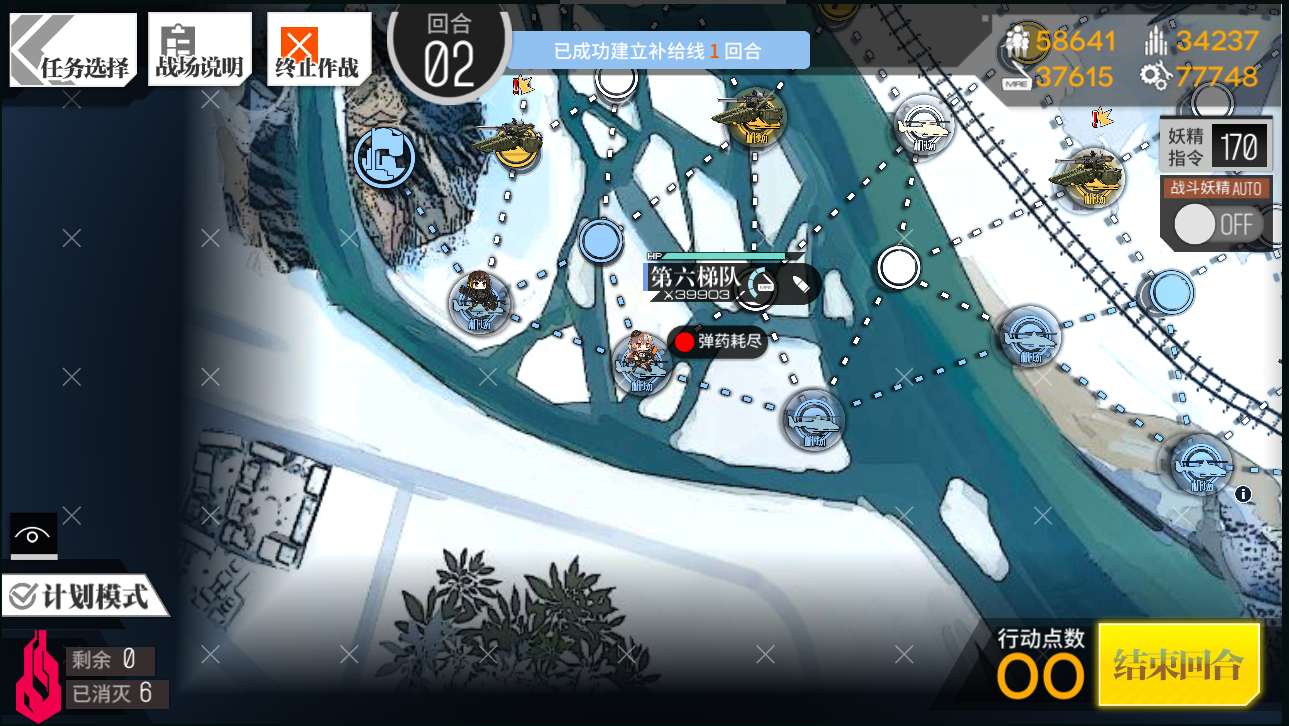Go back to 任务选择 mission select
1289x726 pixels.
[72, 50]
